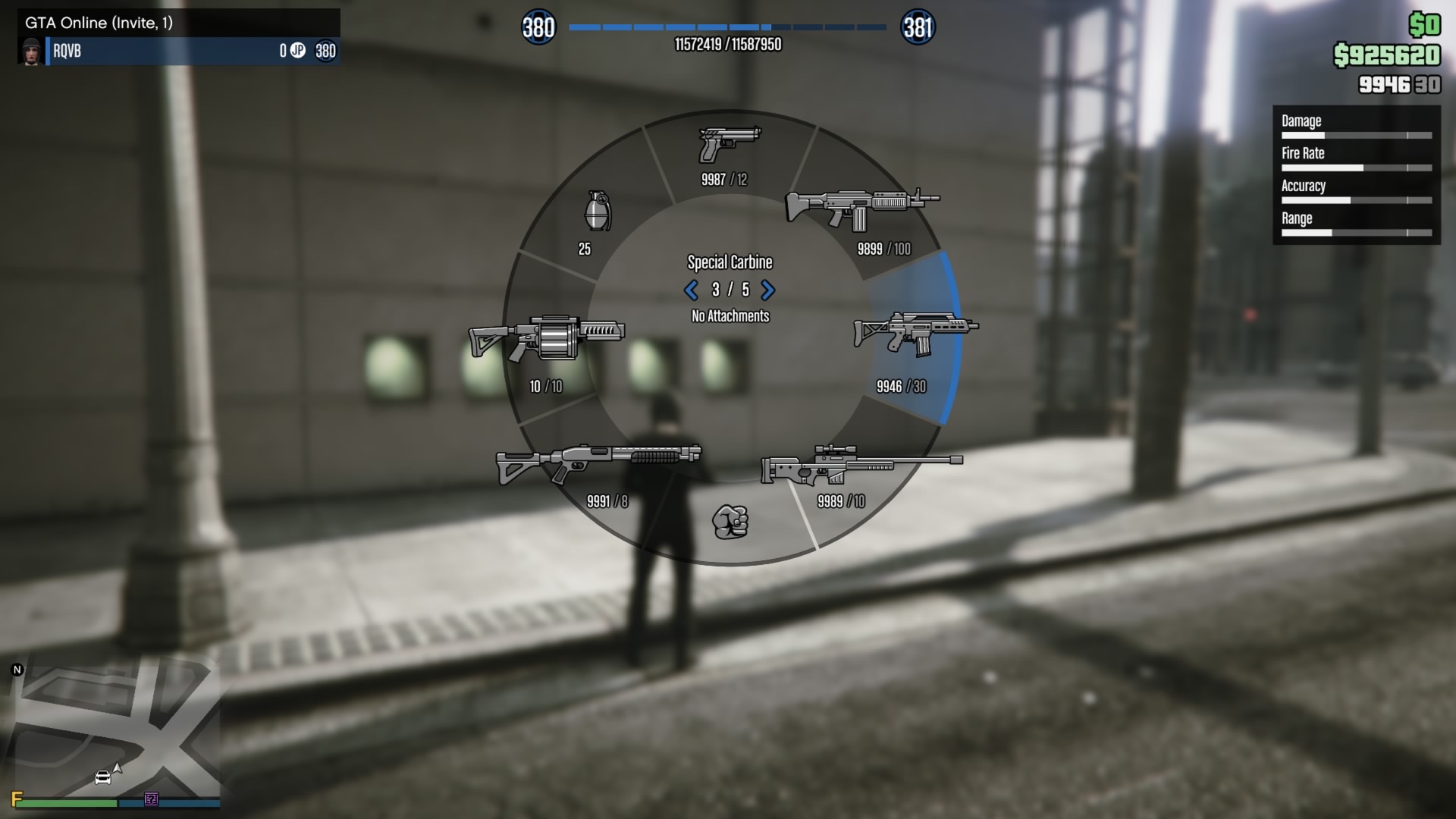The height and width of the screenshot is (819, 1456).
Task: Switch to the unarmed fist slot
Action: pos(730,522)
